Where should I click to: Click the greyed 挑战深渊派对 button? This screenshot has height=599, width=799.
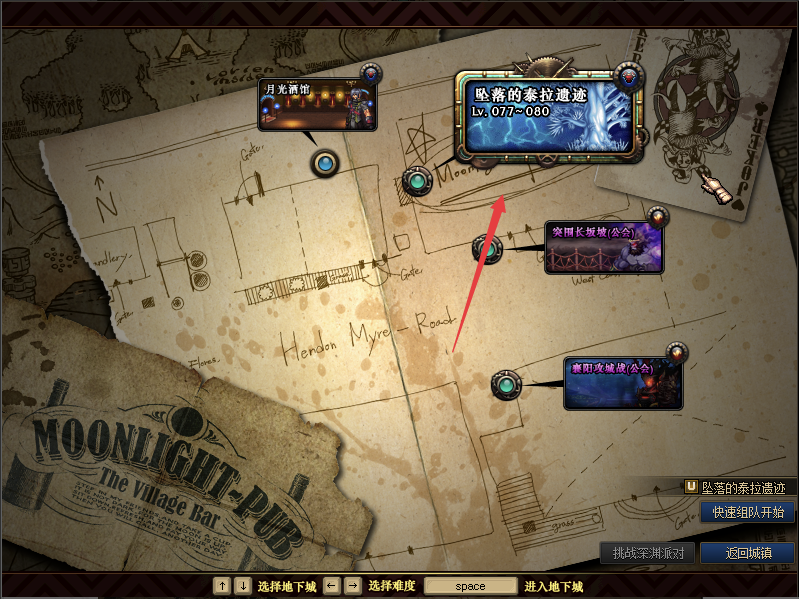click(647, 553)
